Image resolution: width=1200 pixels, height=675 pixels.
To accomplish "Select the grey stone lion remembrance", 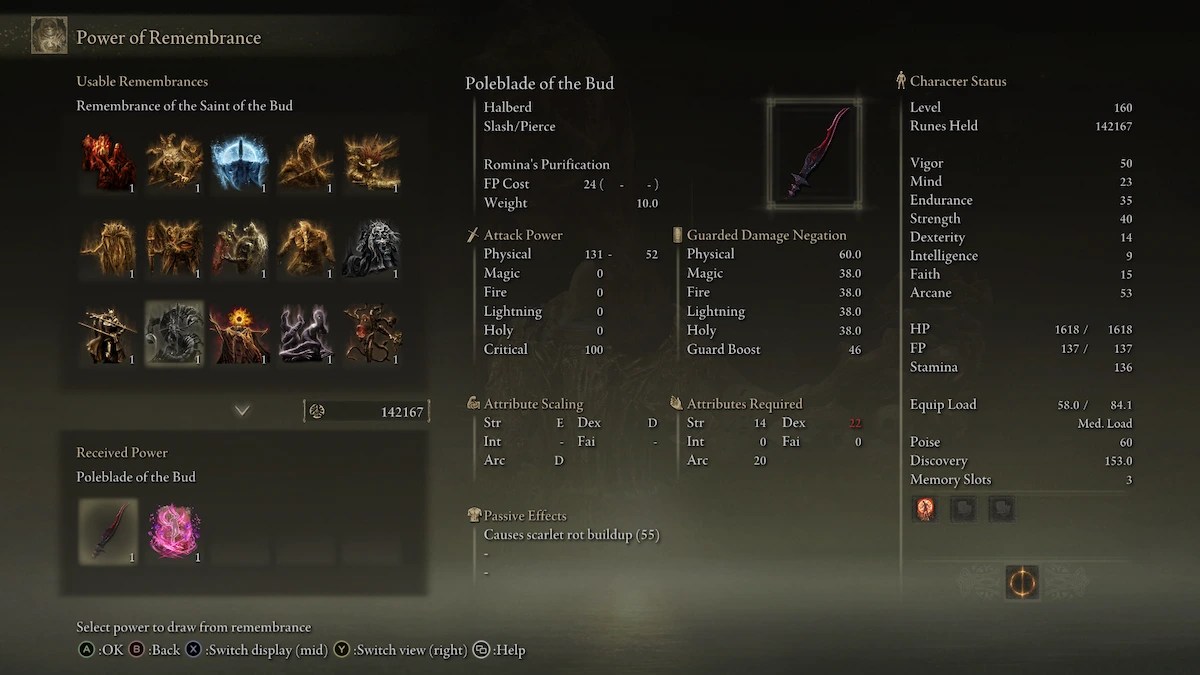I will [x=372, y=248].
